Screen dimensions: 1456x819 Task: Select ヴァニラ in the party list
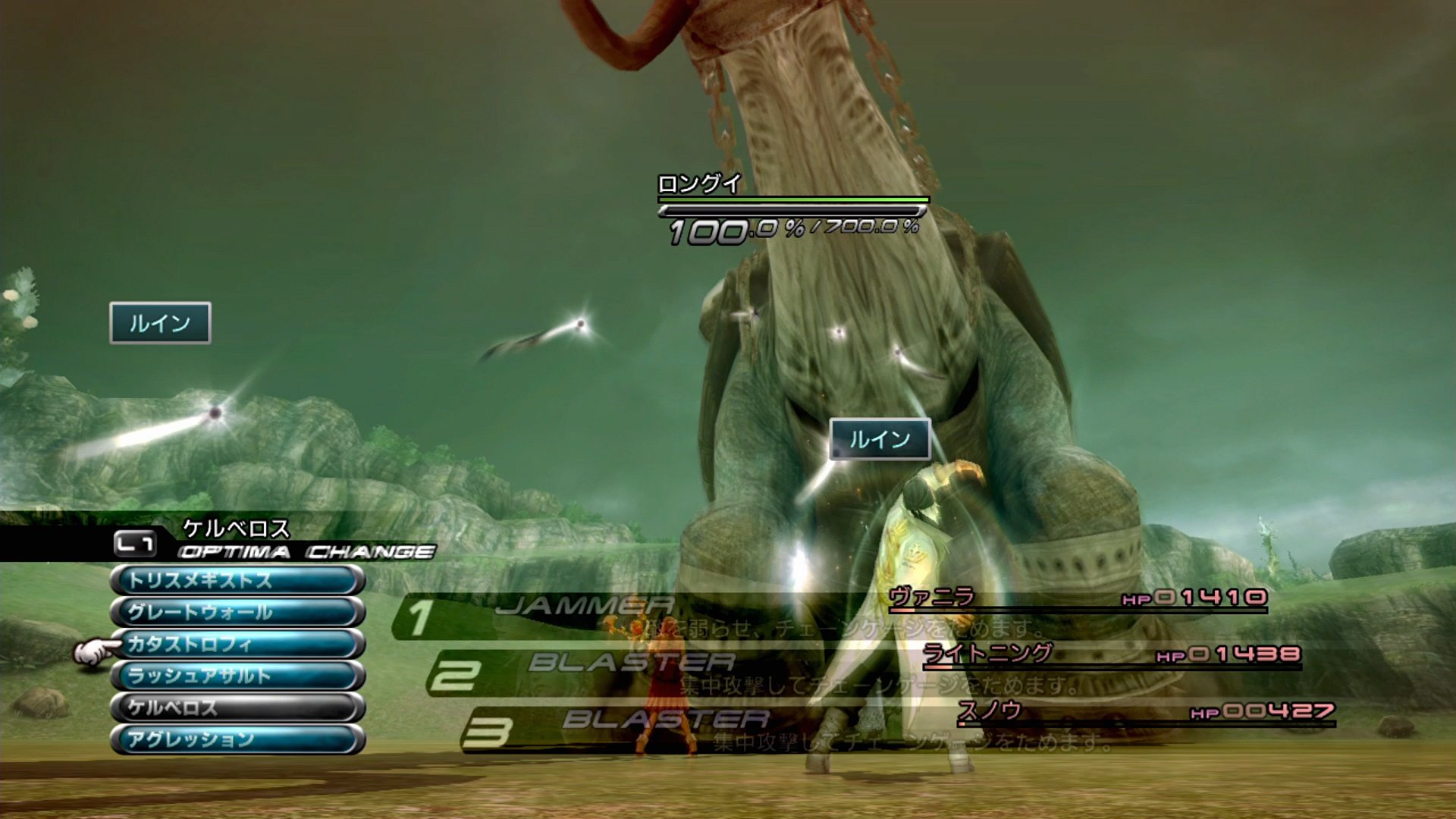932,598
